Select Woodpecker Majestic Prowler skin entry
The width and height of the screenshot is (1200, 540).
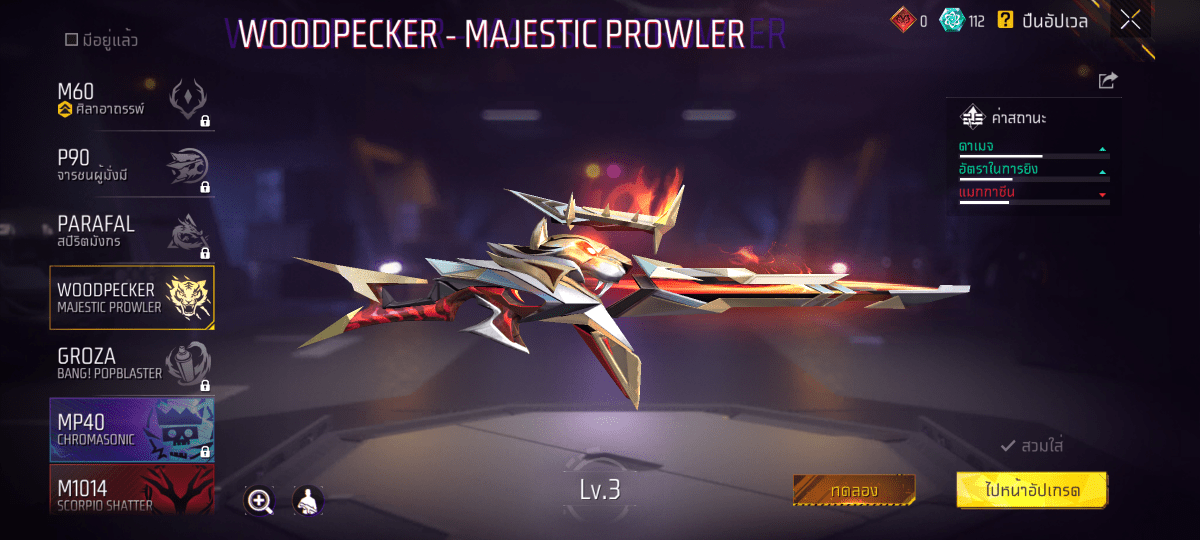point(131,298)
